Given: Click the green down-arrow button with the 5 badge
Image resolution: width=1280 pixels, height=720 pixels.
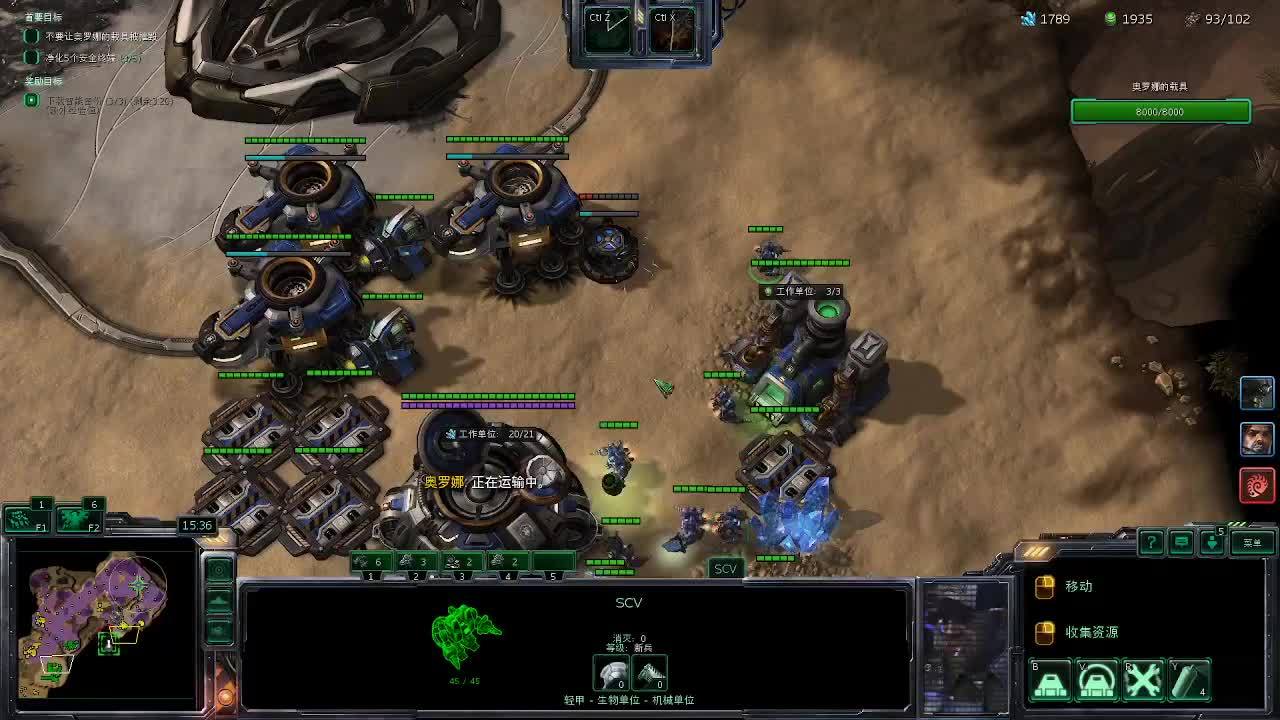Looking at the screenshot, I should (x=1212, y=542).
